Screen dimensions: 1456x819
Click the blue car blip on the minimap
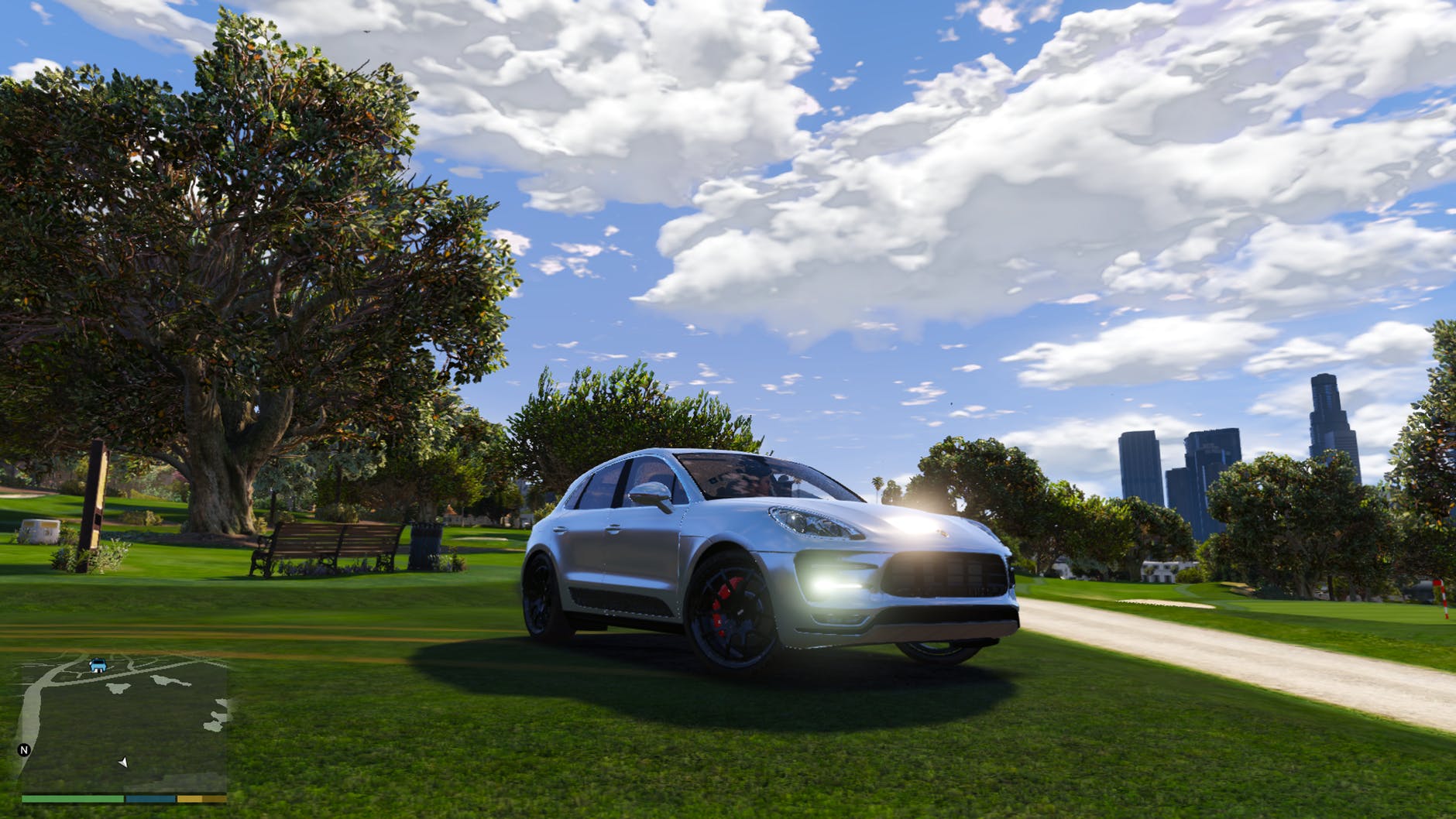[x=98, y=665]
